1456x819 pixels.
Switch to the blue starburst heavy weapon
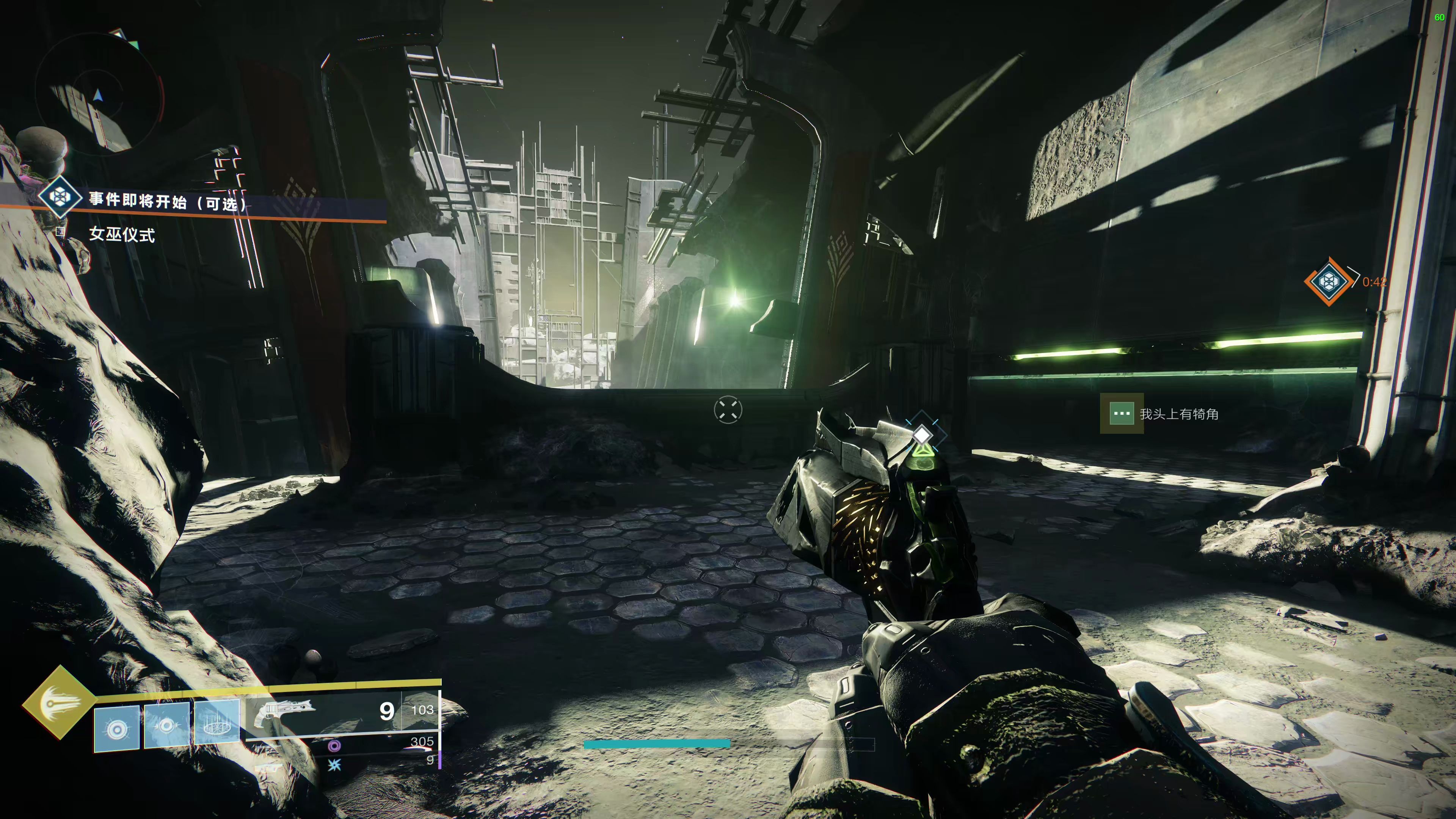(x=334, y=765)
